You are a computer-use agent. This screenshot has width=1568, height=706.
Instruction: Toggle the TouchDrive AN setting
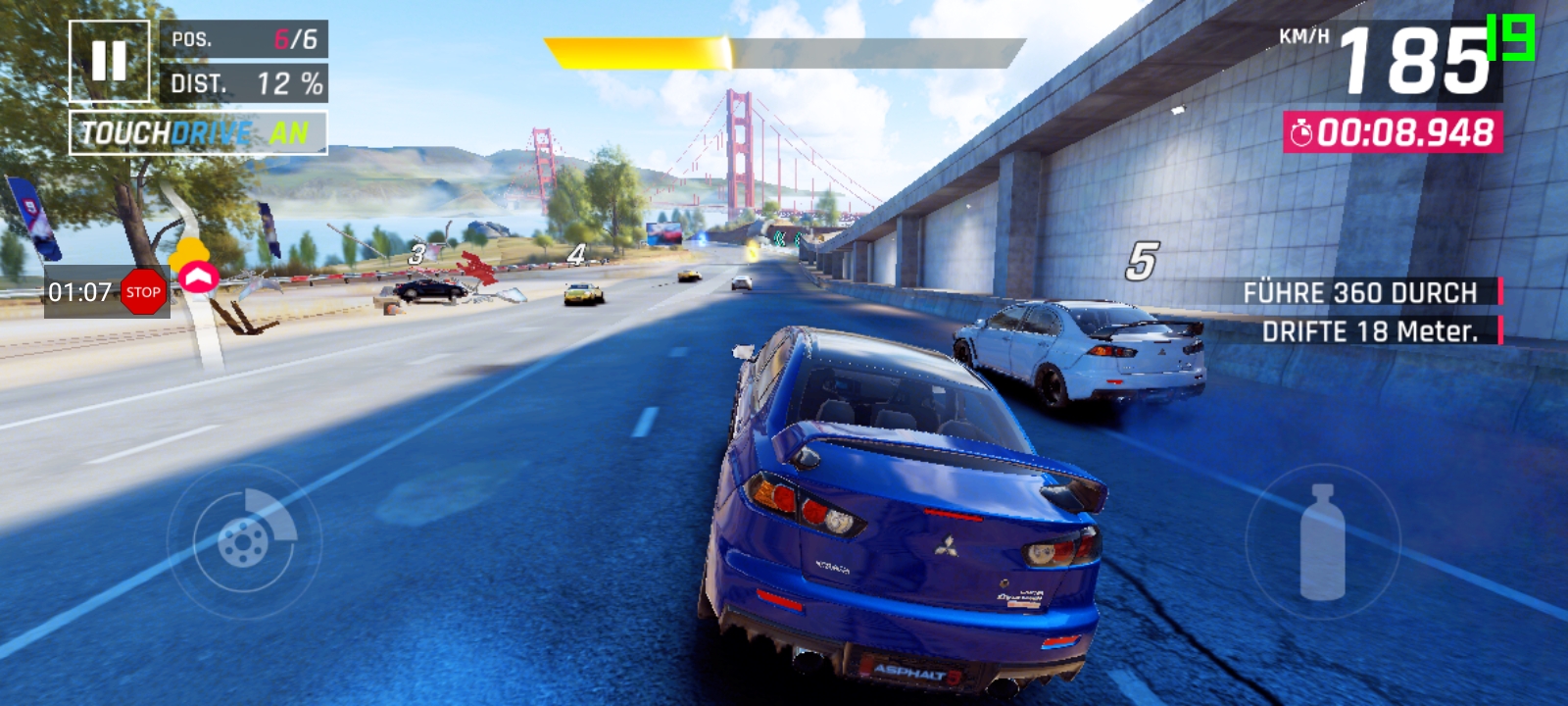coord(198,133)
